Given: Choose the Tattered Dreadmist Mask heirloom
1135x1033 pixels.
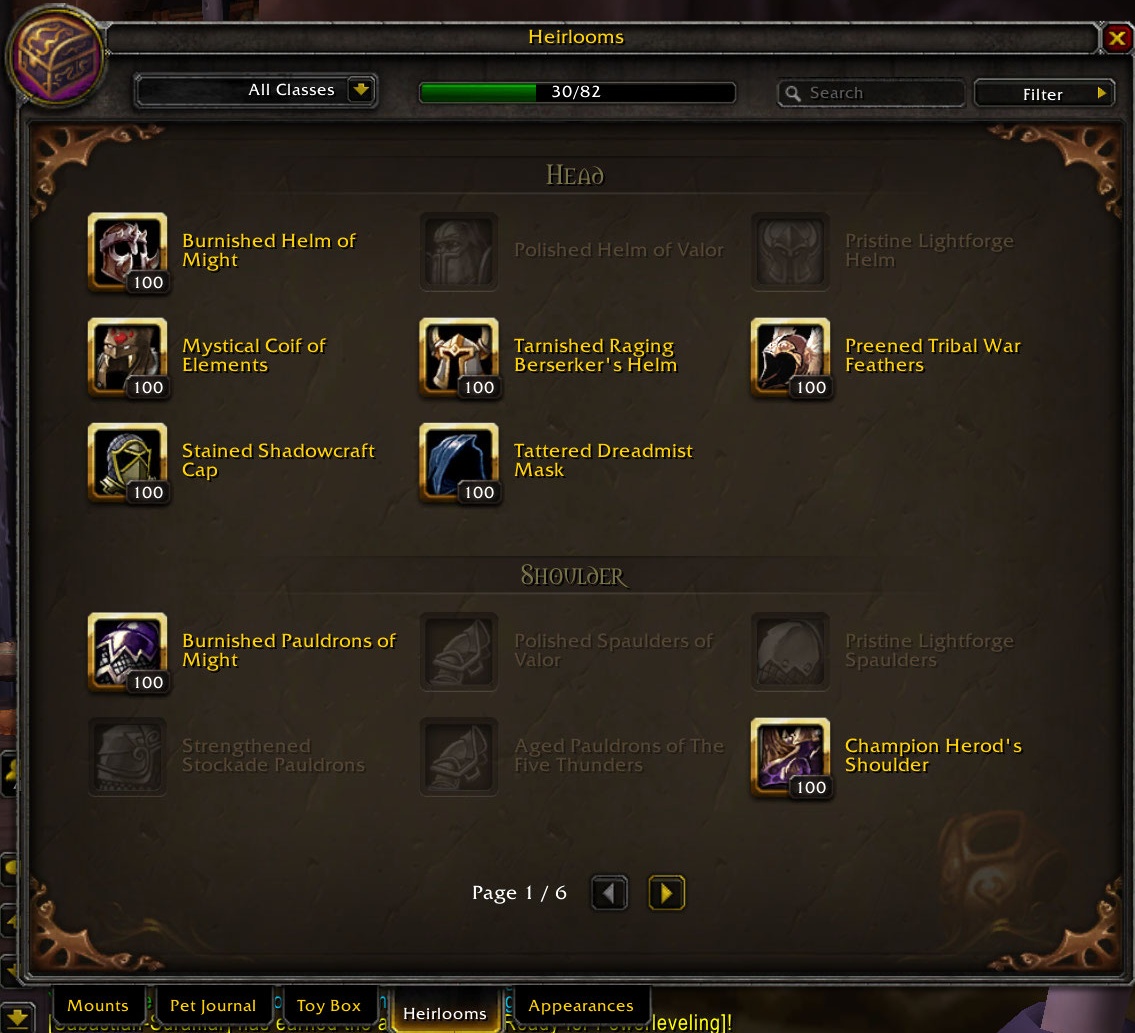Looking at the screenshot, I should [x=459, y=461].
